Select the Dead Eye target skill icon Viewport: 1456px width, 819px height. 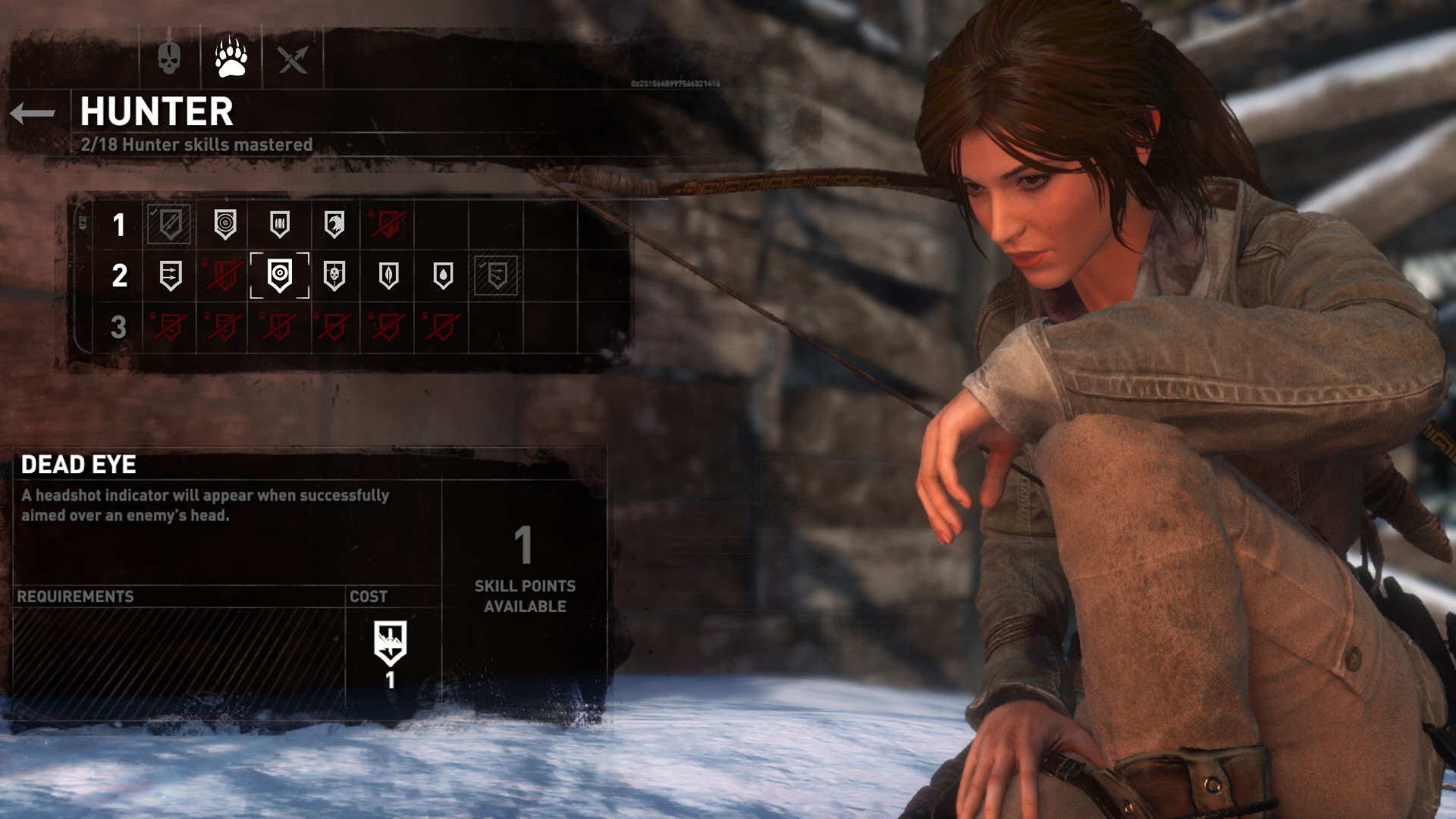coord(278,277)
